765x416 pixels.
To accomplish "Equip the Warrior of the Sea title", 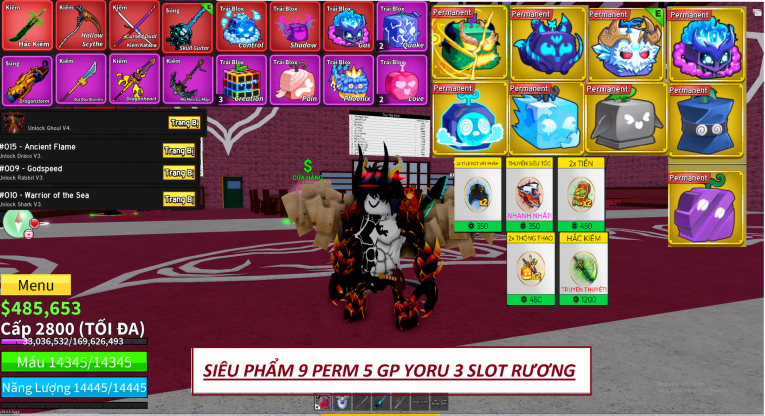I will (180, 197).
